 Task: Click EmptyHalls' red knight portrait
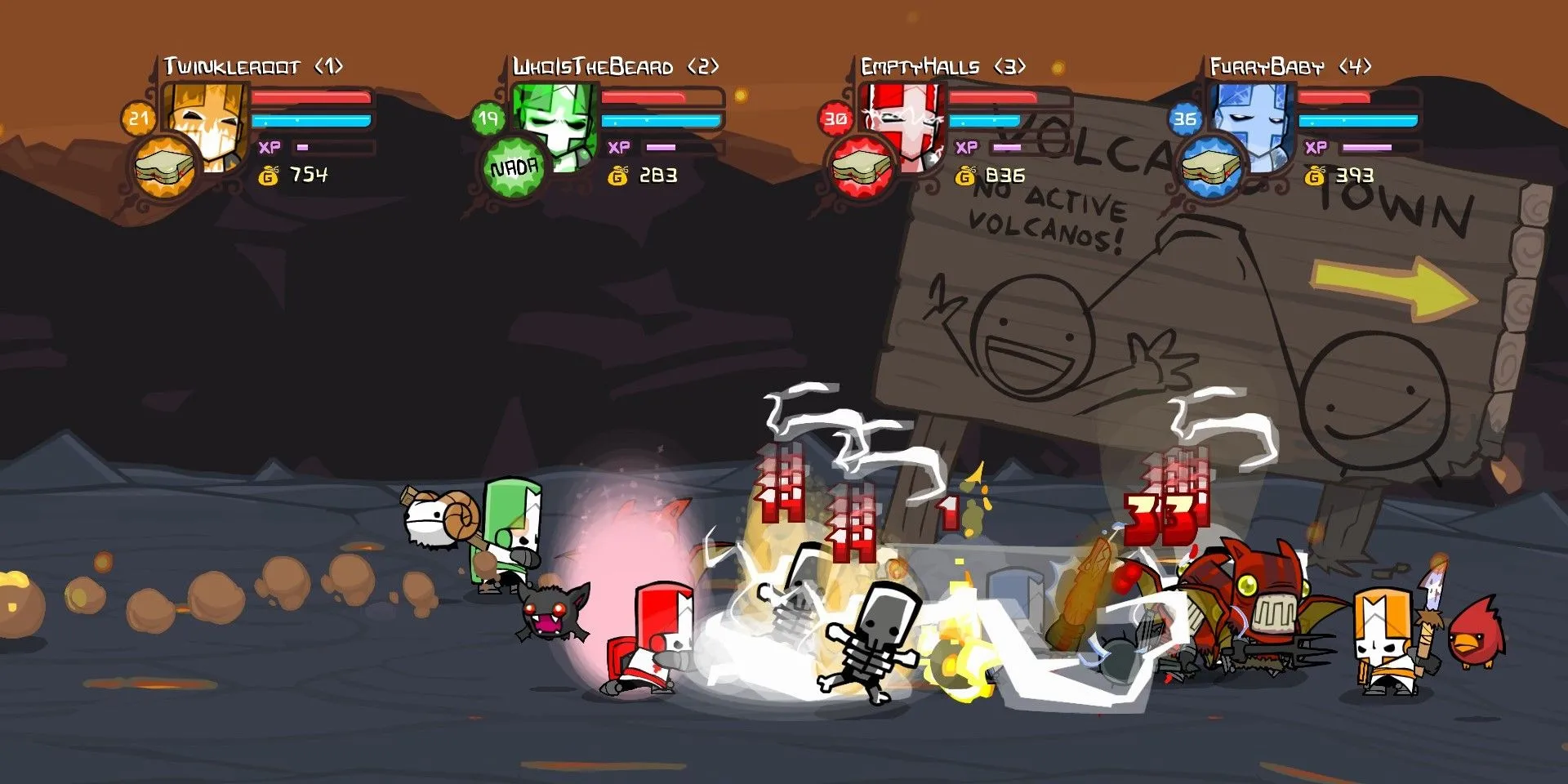tap(906, 122)
